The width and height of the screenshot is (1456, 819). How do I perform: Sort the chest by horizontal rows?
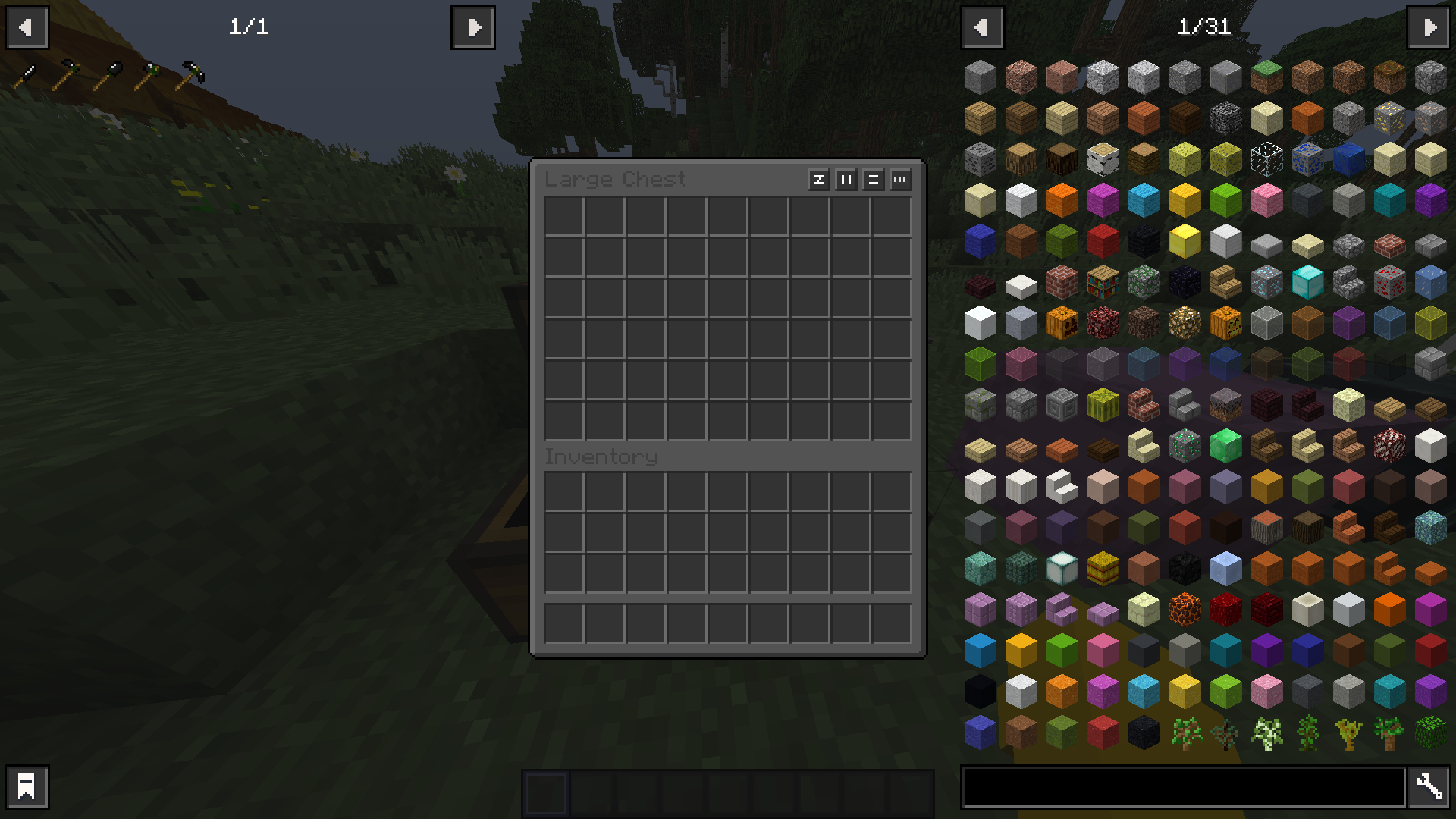point(873,180)
